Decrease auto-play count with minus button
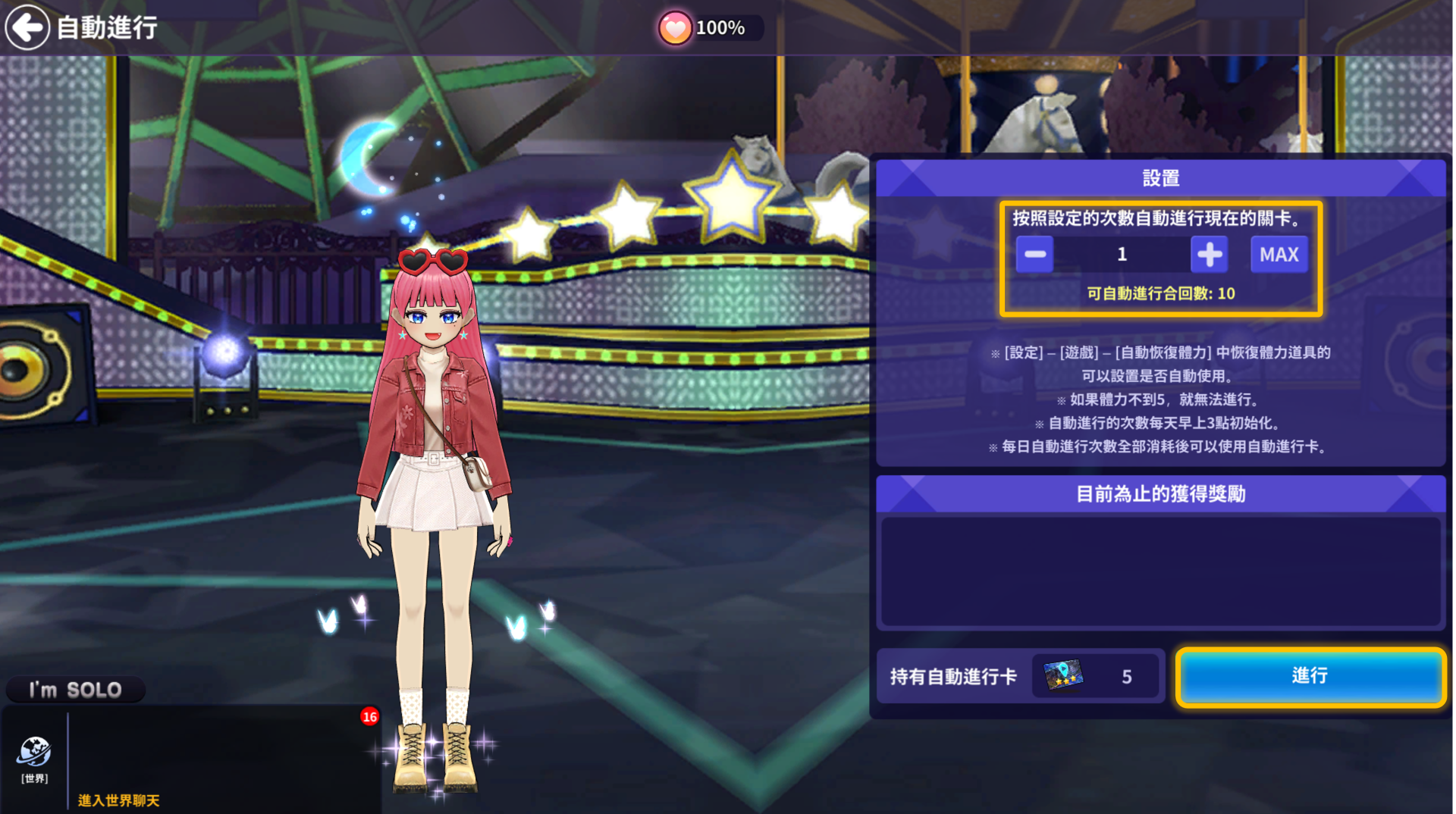The height and width of the screenshot is (814, 1456). click(x=1034, y=255)
